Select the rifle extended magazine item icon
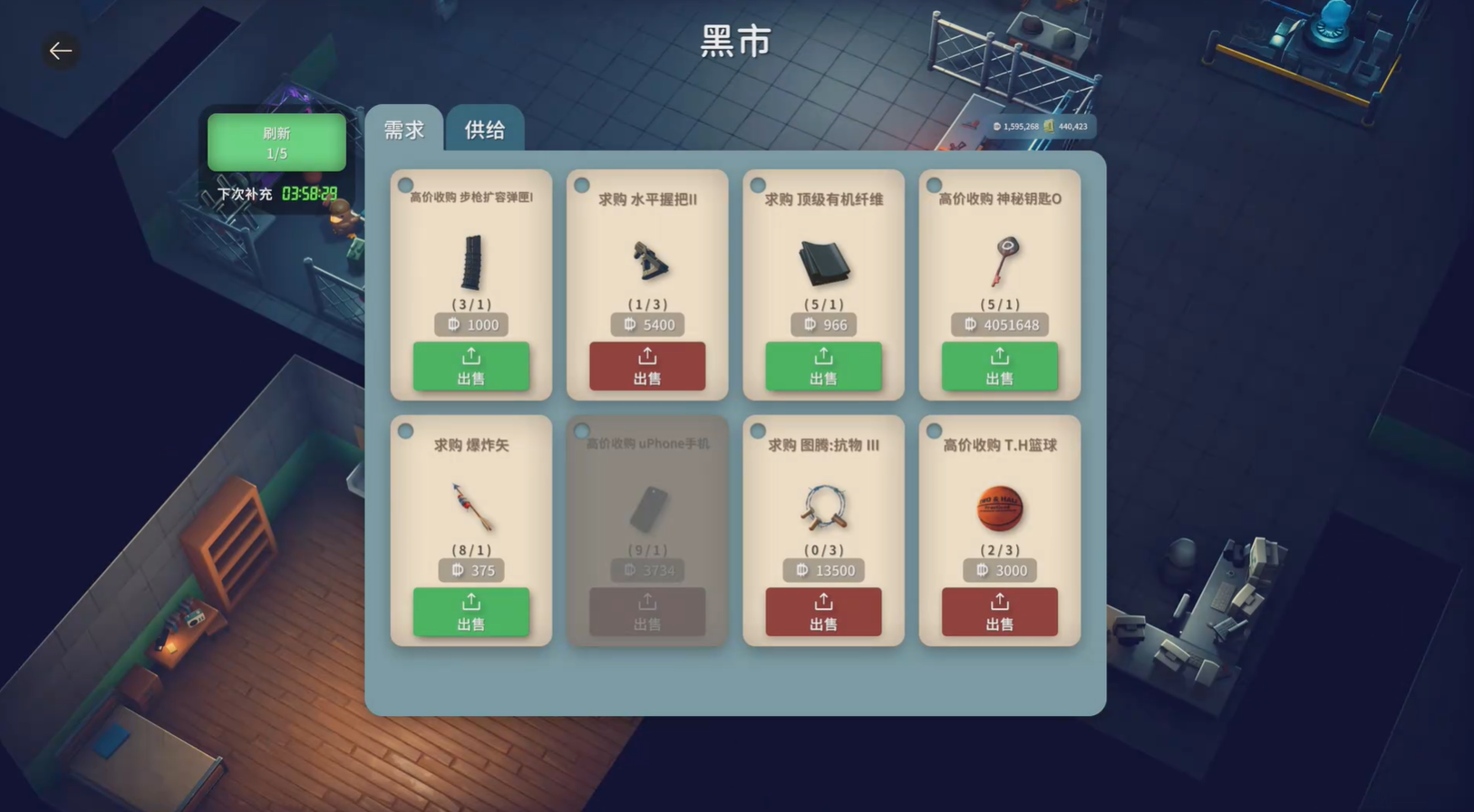1474x812 pixels. click(471, 263)
